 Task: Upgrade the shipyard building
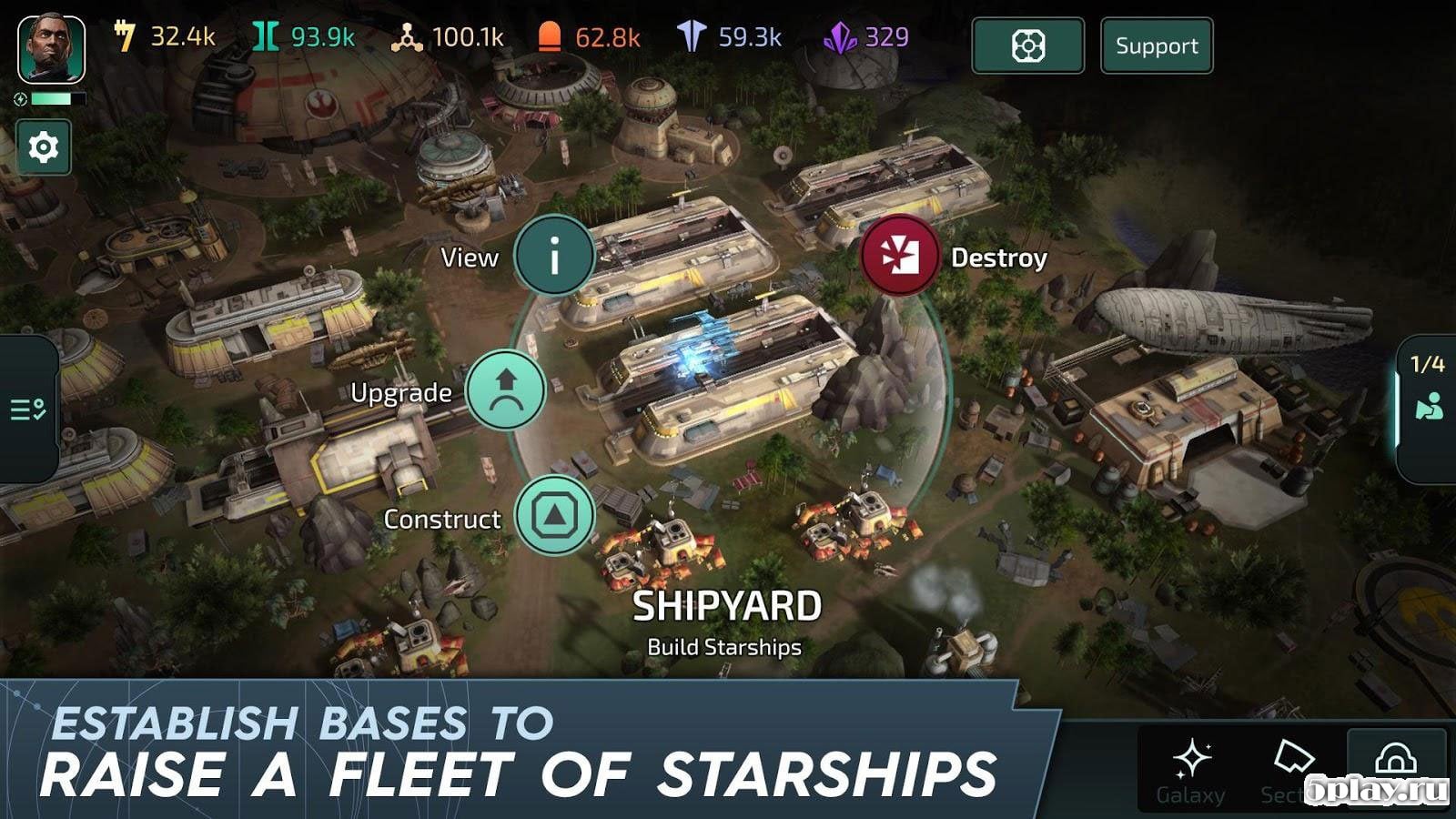[506, 390]
